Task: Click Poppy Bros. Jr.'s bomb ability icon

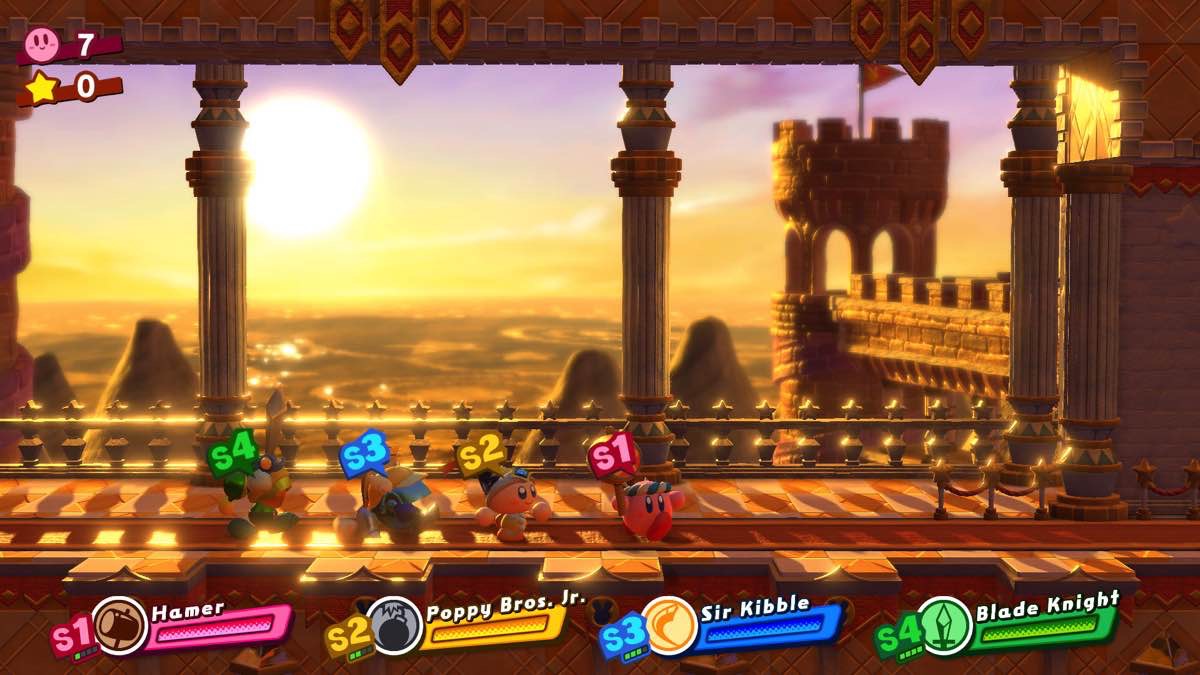Action: point(396,626)
